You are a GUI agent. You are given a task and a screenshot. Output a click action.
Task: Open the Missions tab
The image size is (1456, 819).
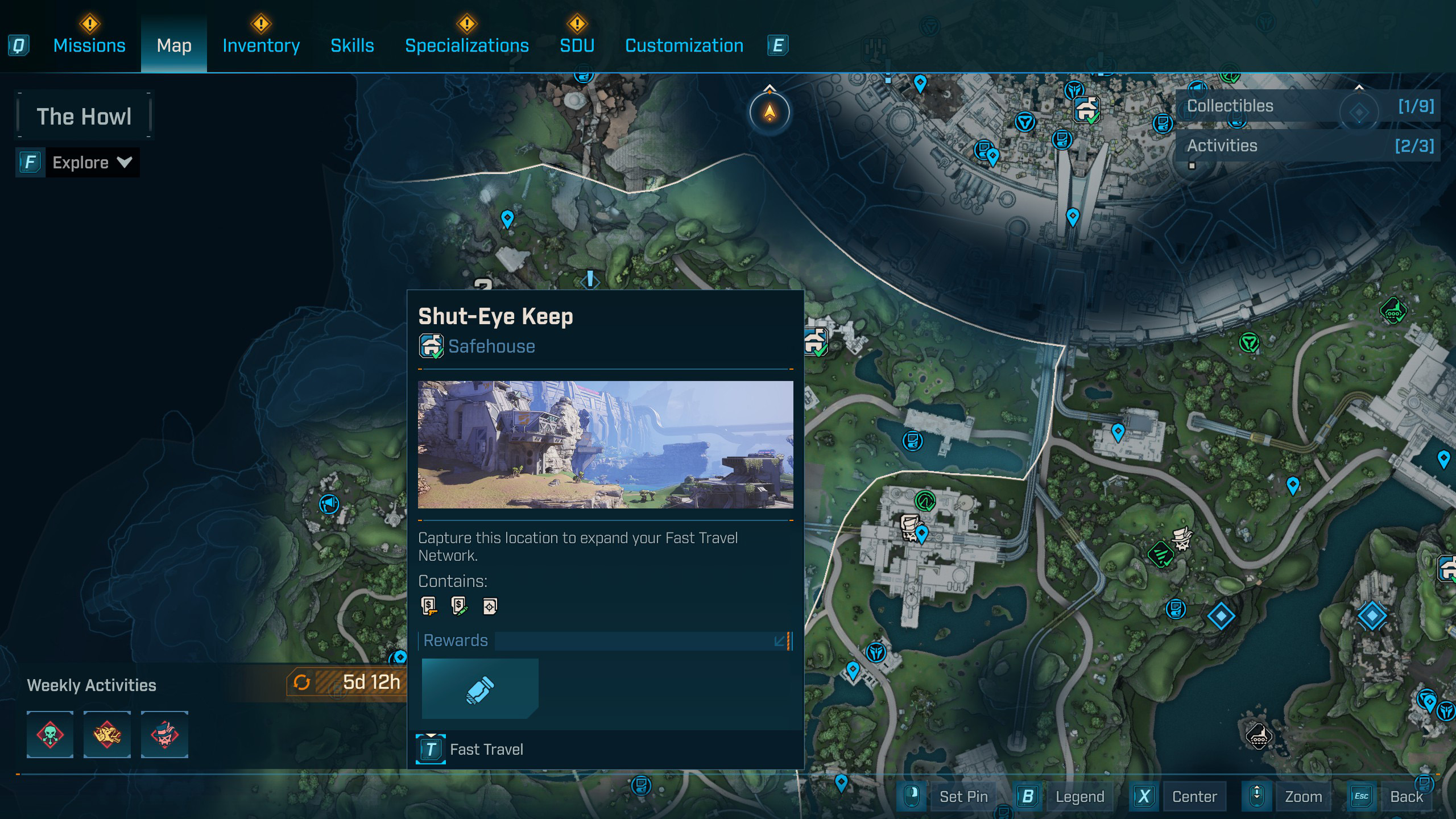coord(89,45)
